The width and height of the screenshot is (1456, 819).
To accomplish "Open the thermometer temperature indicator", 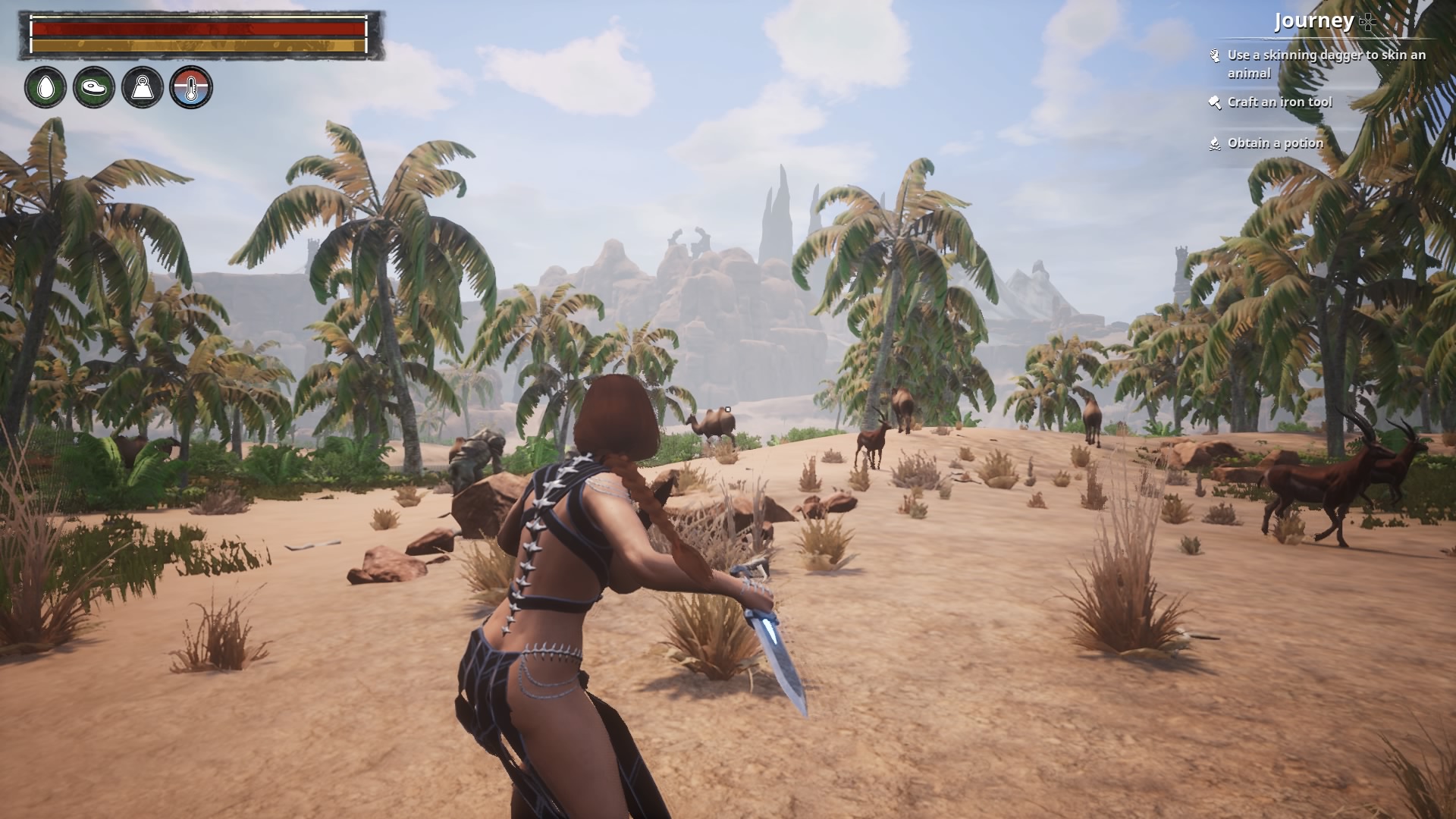I will click(191, 87).
